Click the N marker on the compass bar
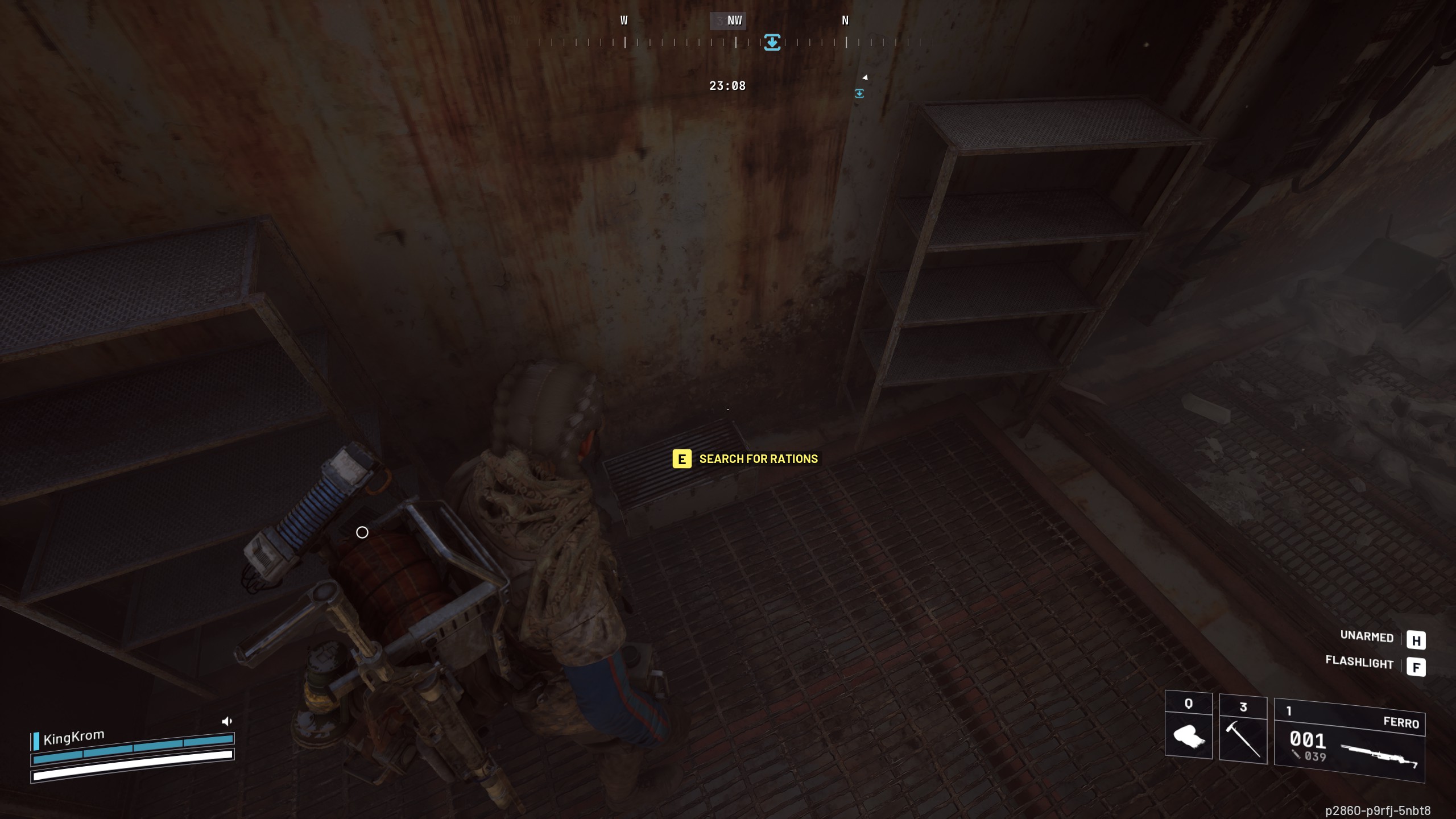 pyautogui.click(x=845, y=20)
